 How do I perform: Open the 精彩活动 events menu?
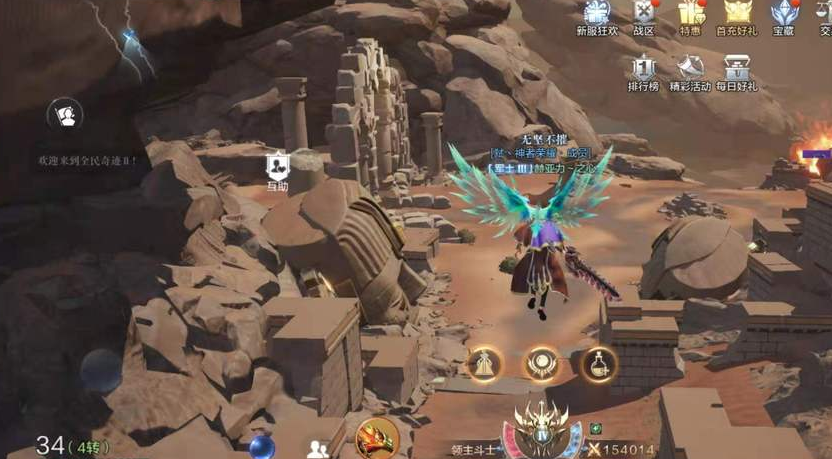pyautogui.click(x=690, y=70)
